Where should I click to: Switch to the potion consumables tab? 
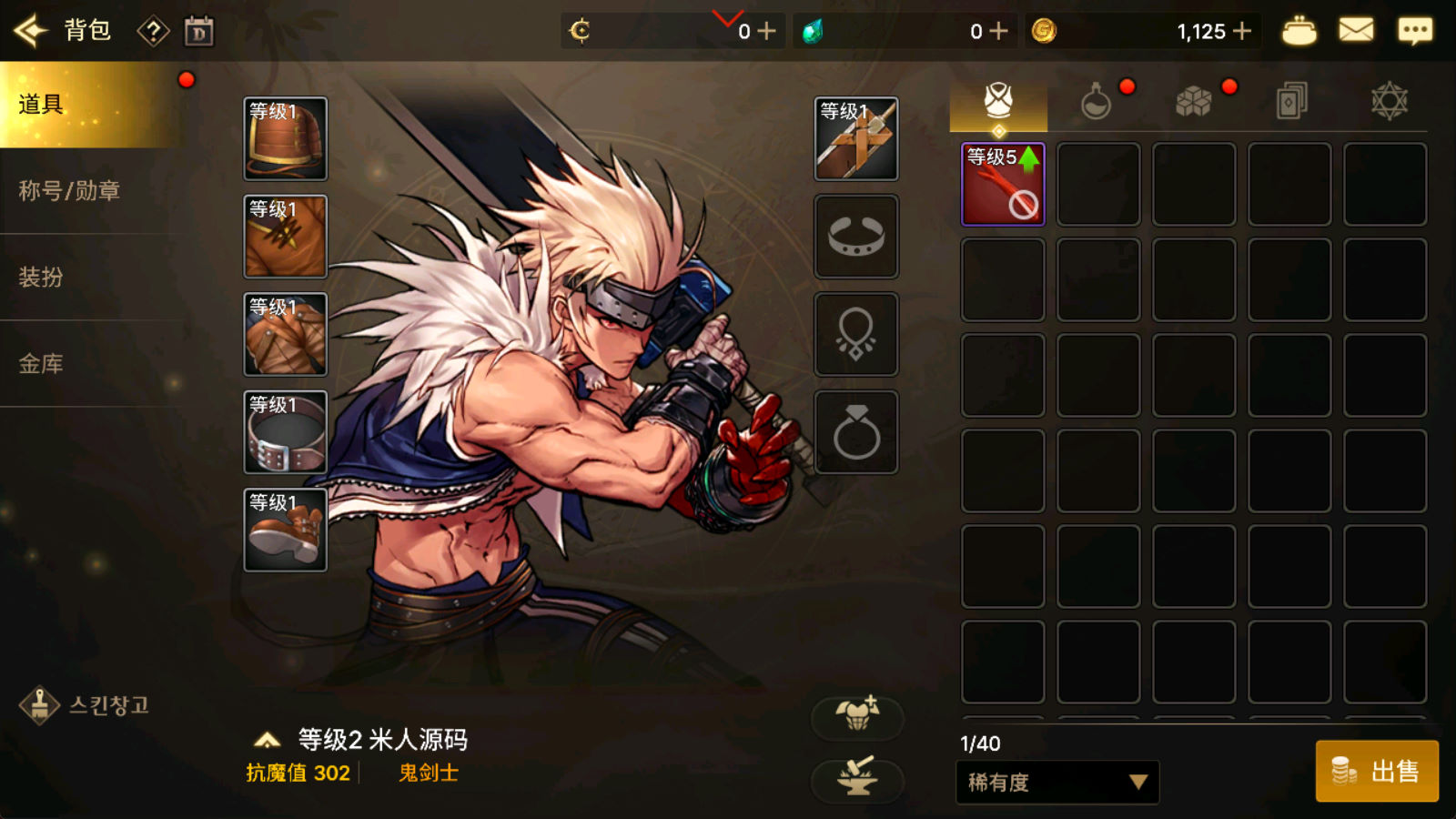click(1096, 101)
